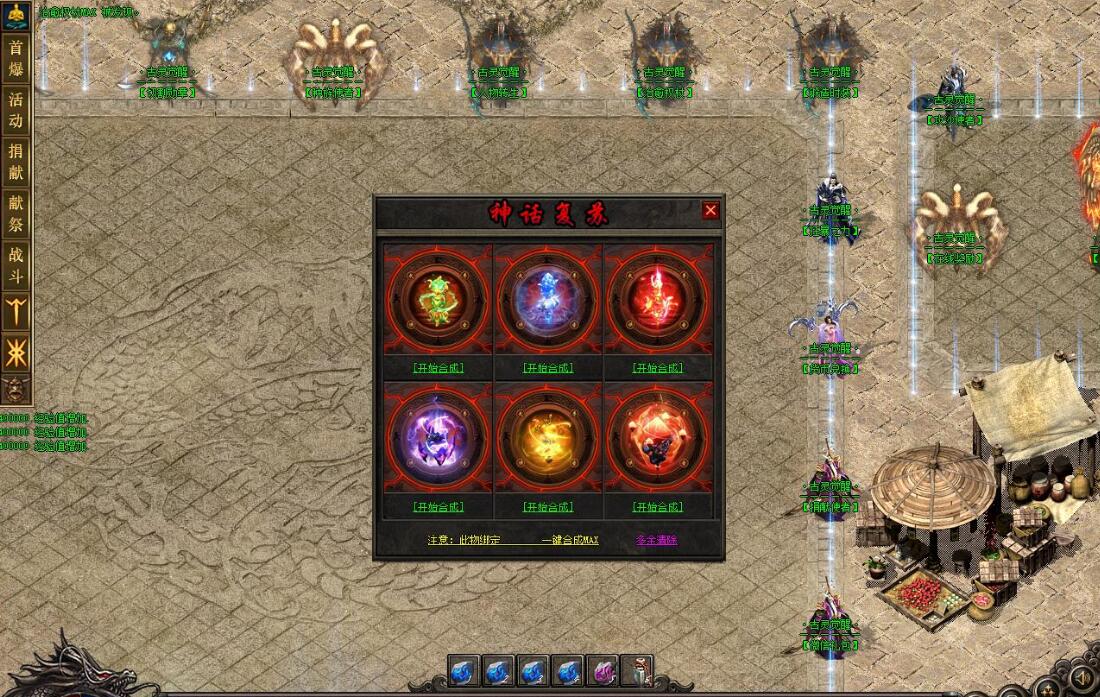Image resolution: width=1100 pixels, height=697 pixels.
Task: Start synthesis under the green figure orb
Action: [x=438, y=368]
